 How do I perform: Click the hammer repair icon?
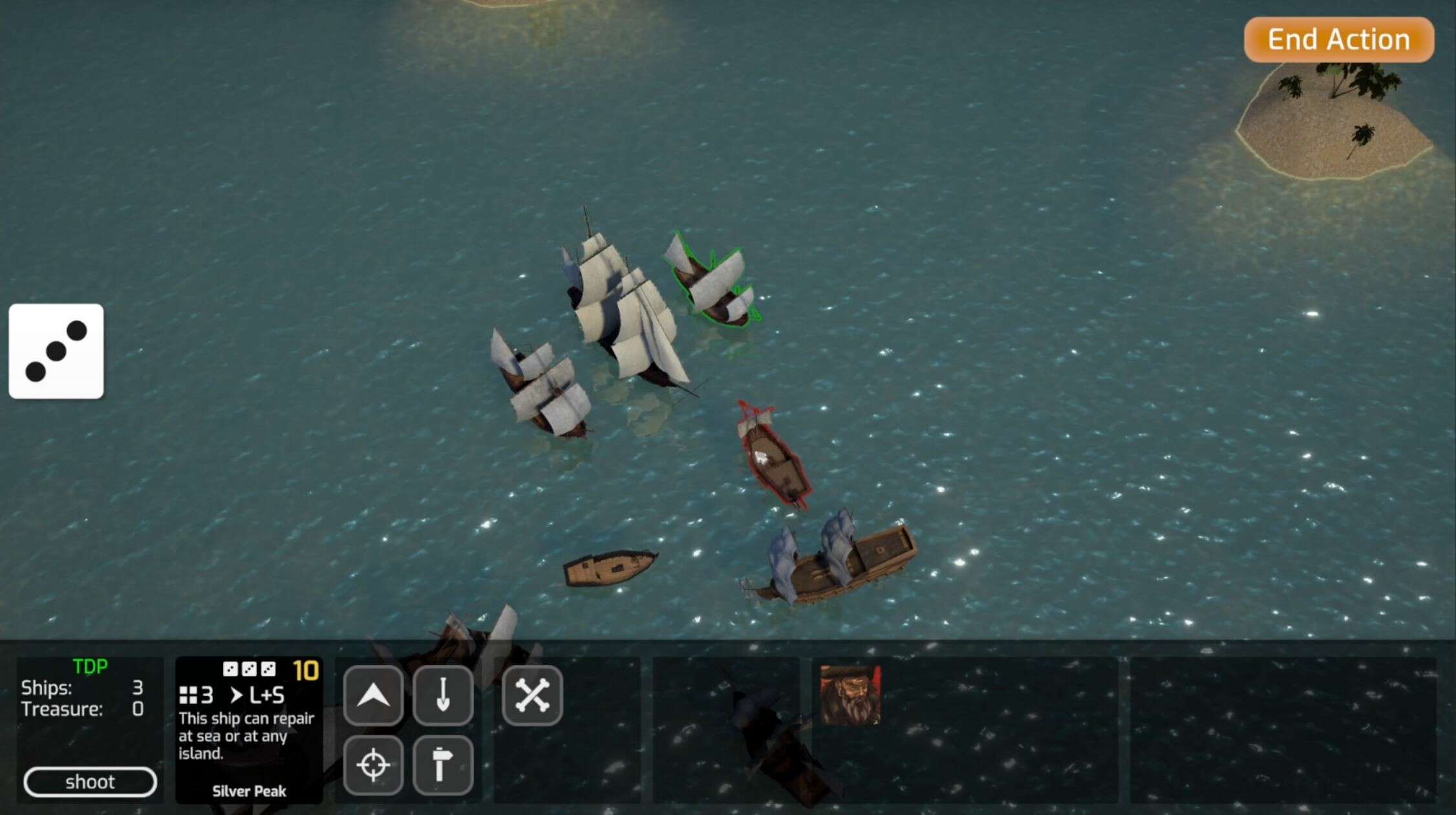[444, 764]
